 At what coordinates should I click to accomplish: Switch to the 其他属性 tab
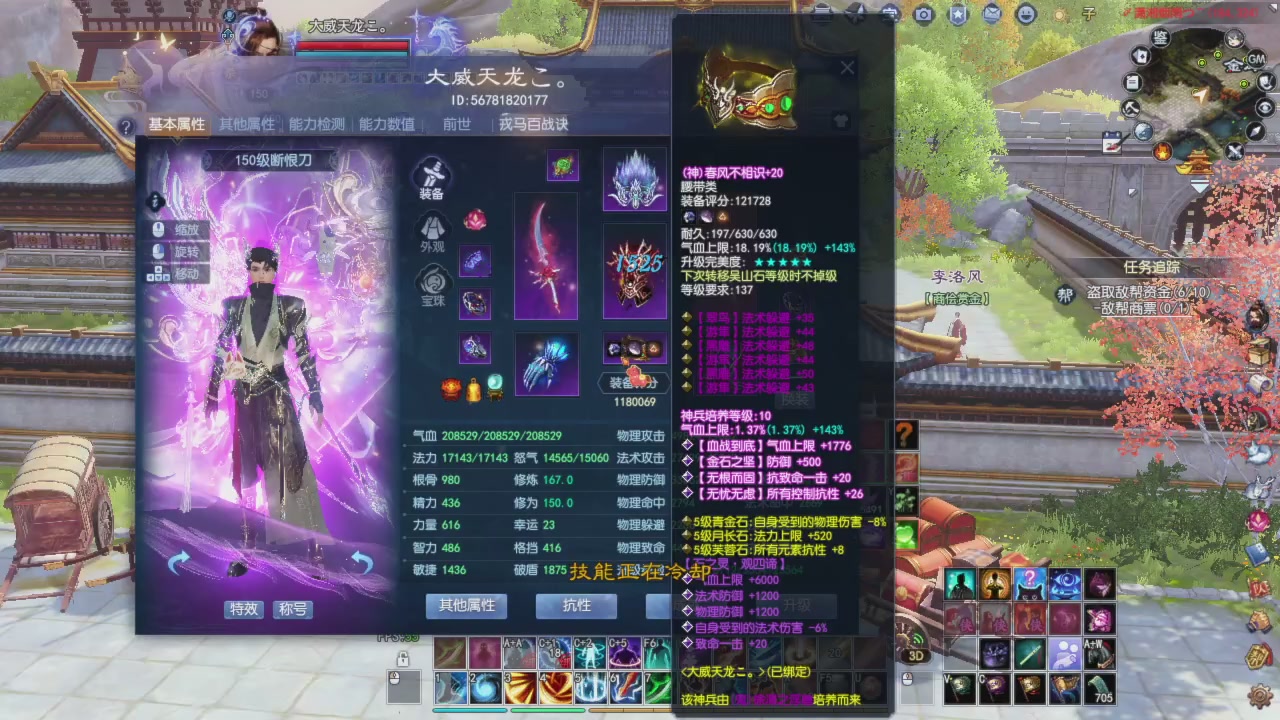pyautogui.click(x=245, y=124)
